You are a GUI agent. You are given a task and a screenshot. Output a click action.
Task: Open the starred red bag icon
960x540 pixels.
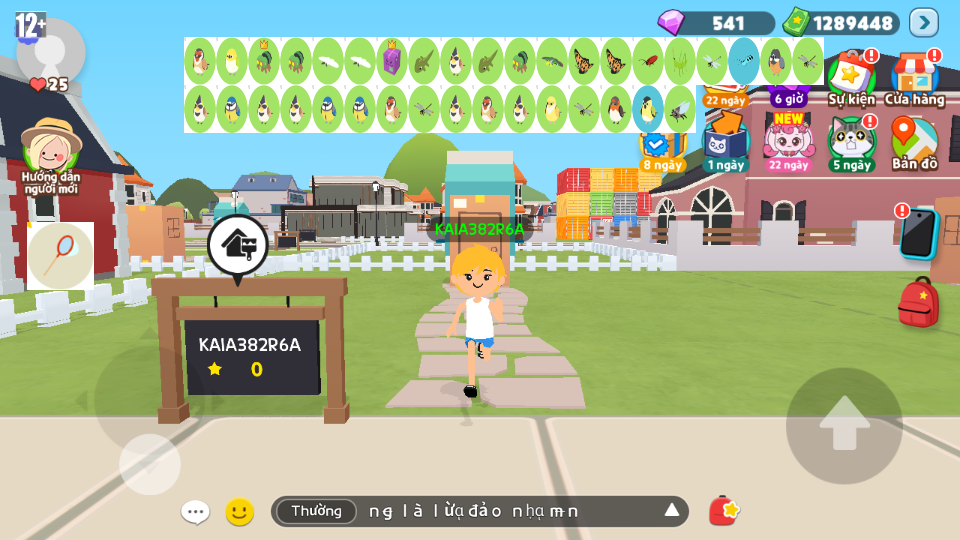(x=723, y=511)
